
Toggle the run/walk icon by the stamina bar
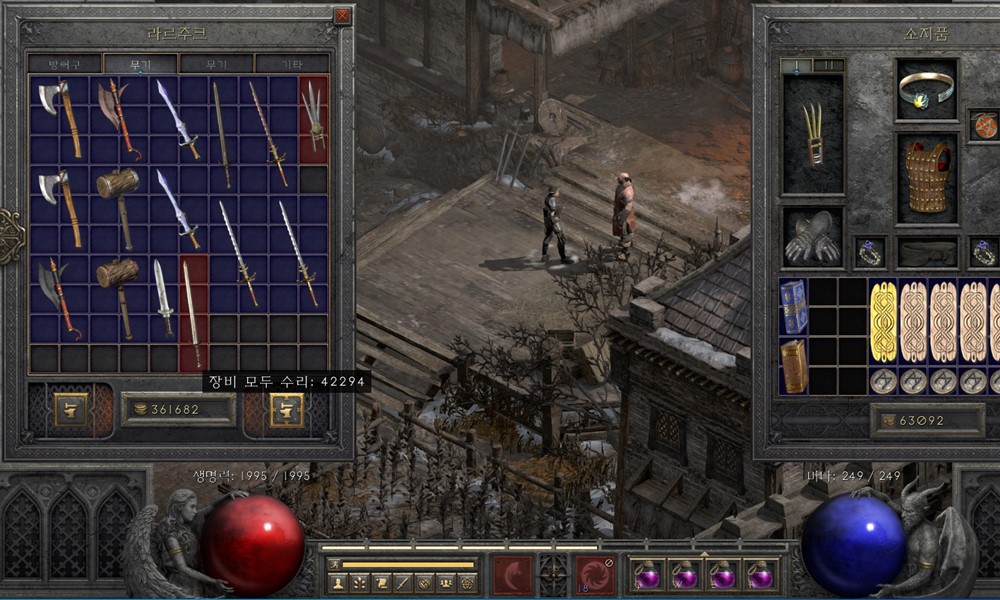coord(335,564)
